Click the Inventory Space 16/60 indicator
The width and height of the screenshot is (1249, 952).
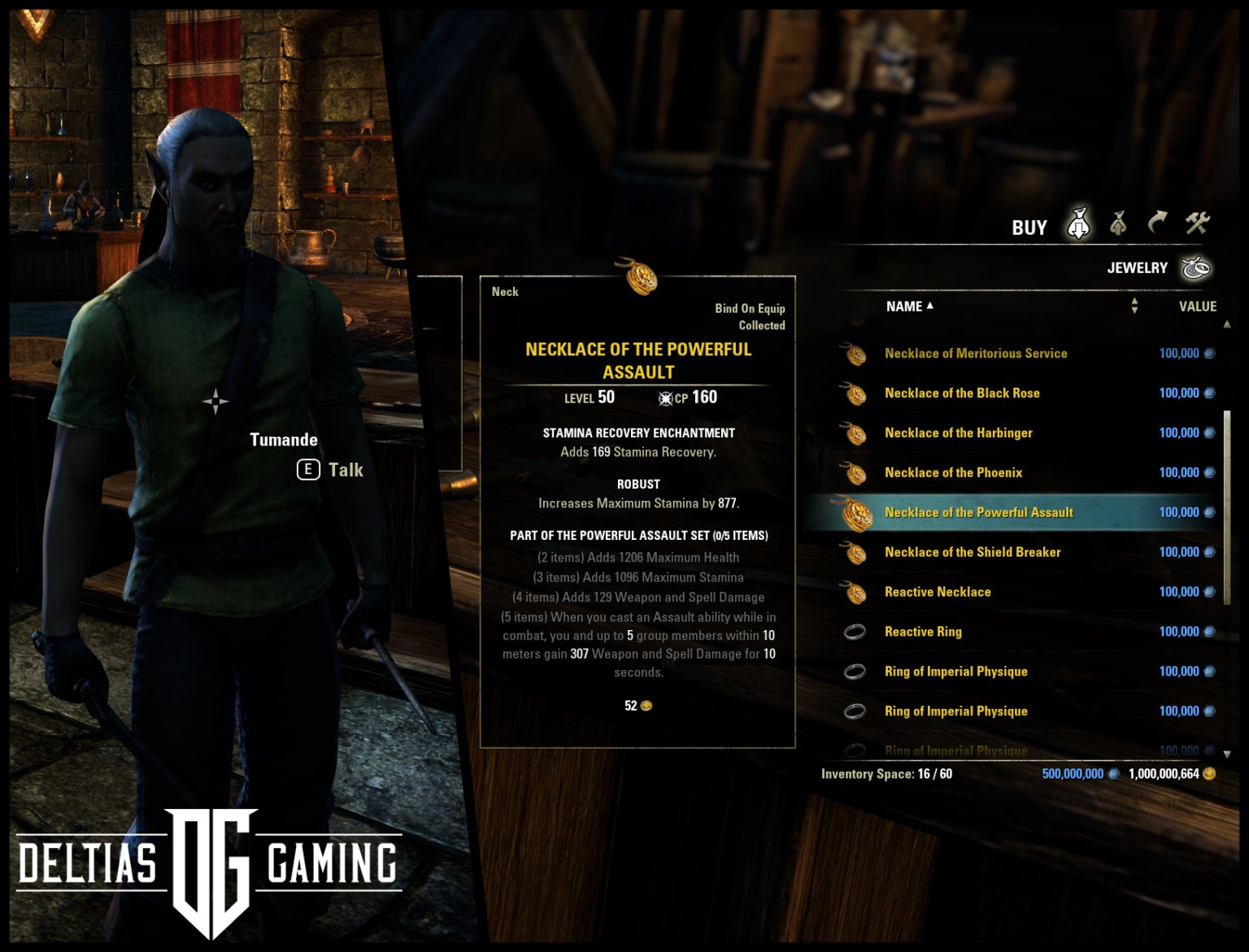click(x=886, y=774)
